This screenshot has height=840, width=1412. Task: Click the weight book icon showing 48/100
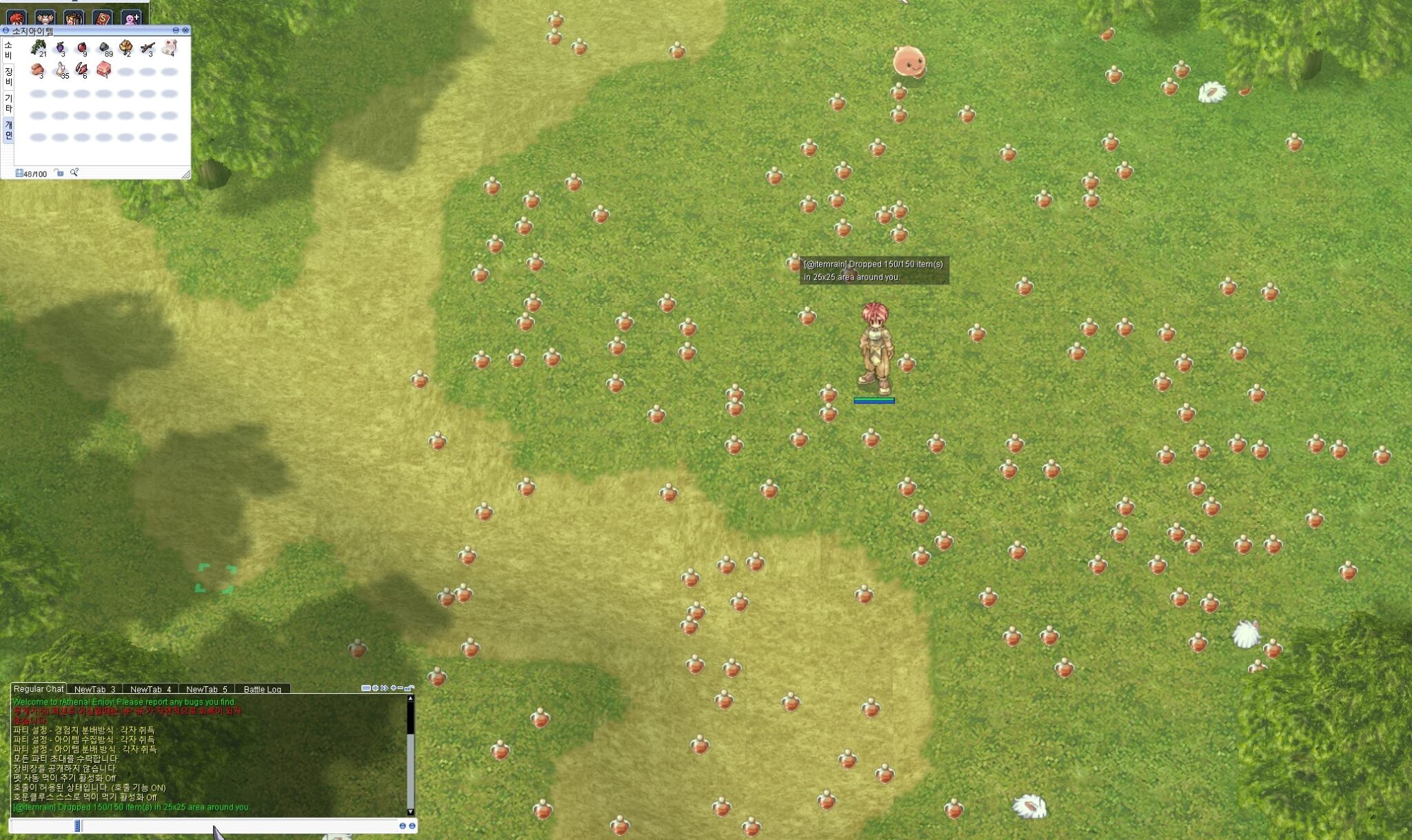point(19,174)
